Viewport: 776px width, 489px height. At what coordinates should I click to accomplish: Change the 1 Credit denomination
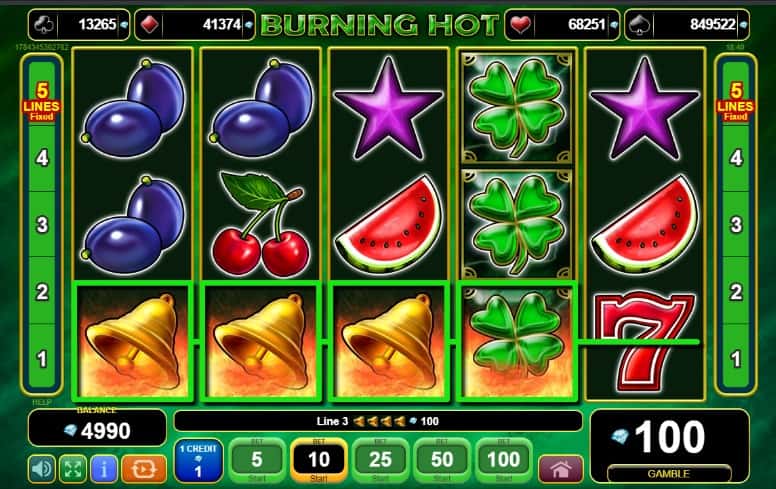198,461
